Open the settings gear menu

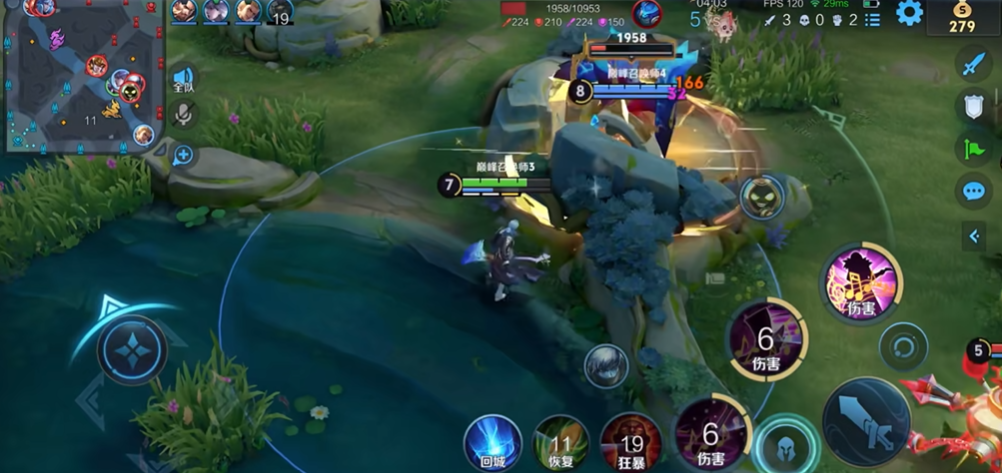[x=909, y=13]
